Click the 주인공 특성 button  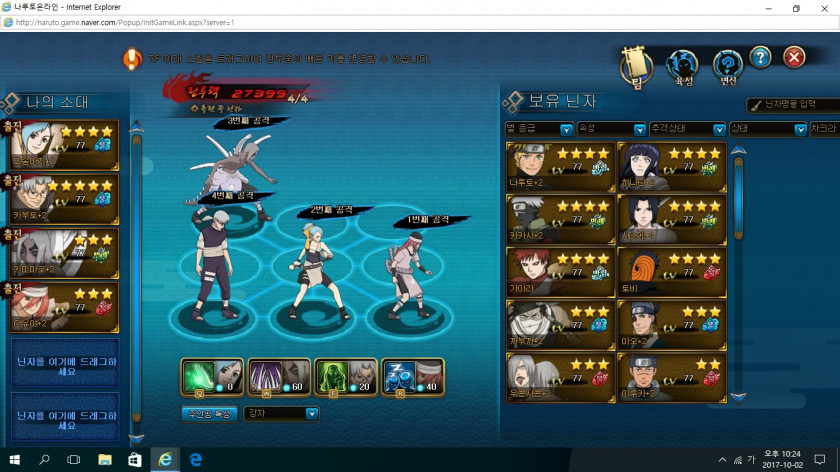point(209,413)
